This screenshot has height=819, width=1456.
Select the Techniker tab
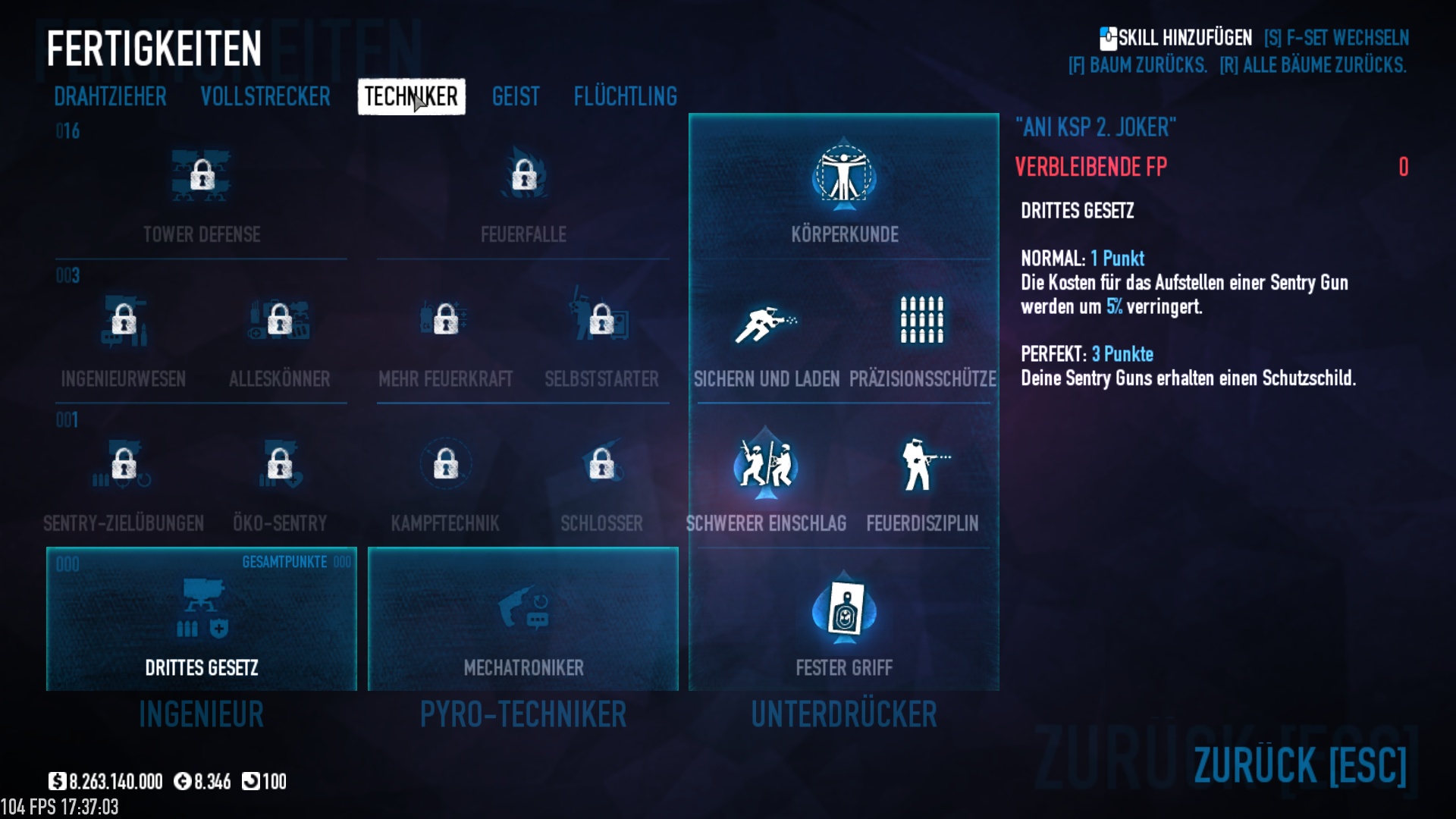click(411, 97)
